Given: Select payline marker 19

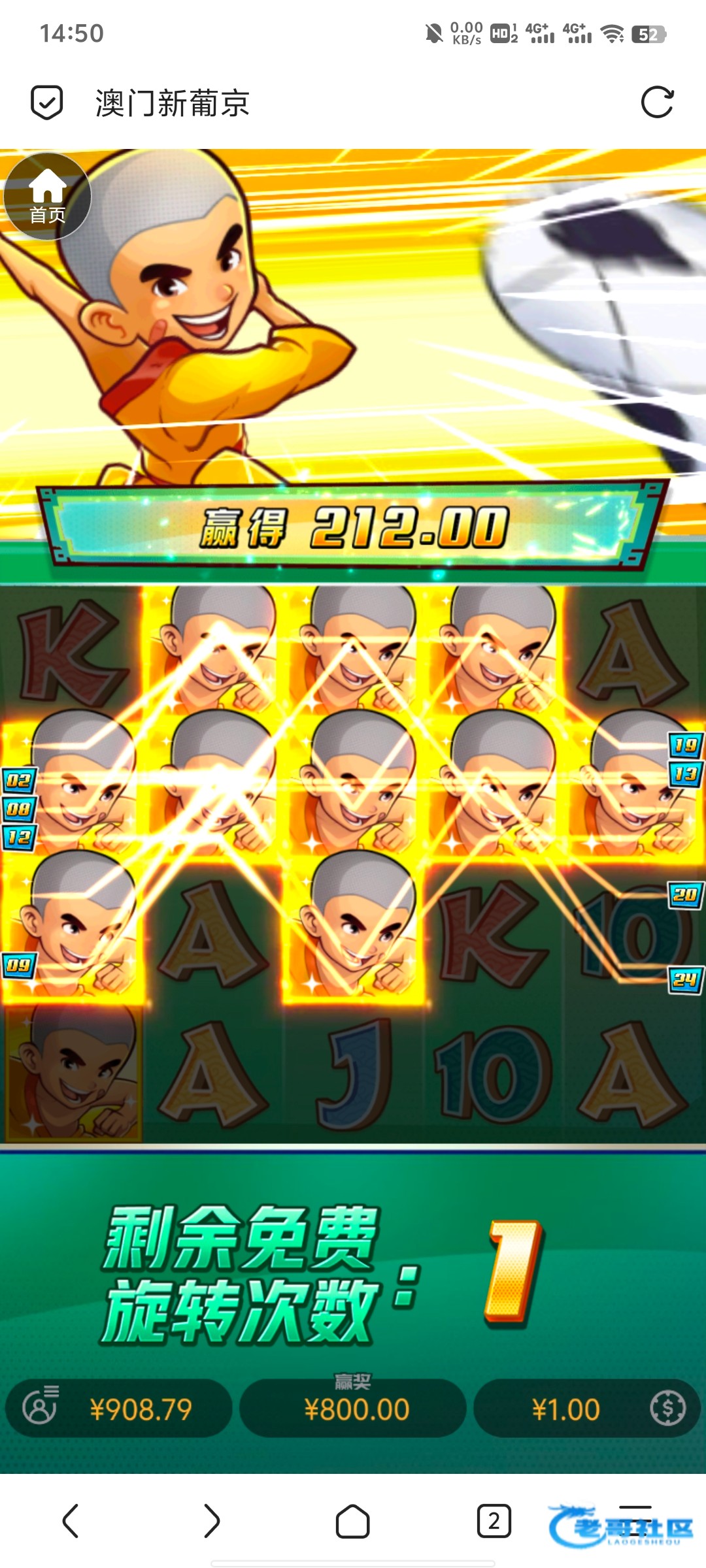Looking at the screenshot, I should tap(685, 745).
